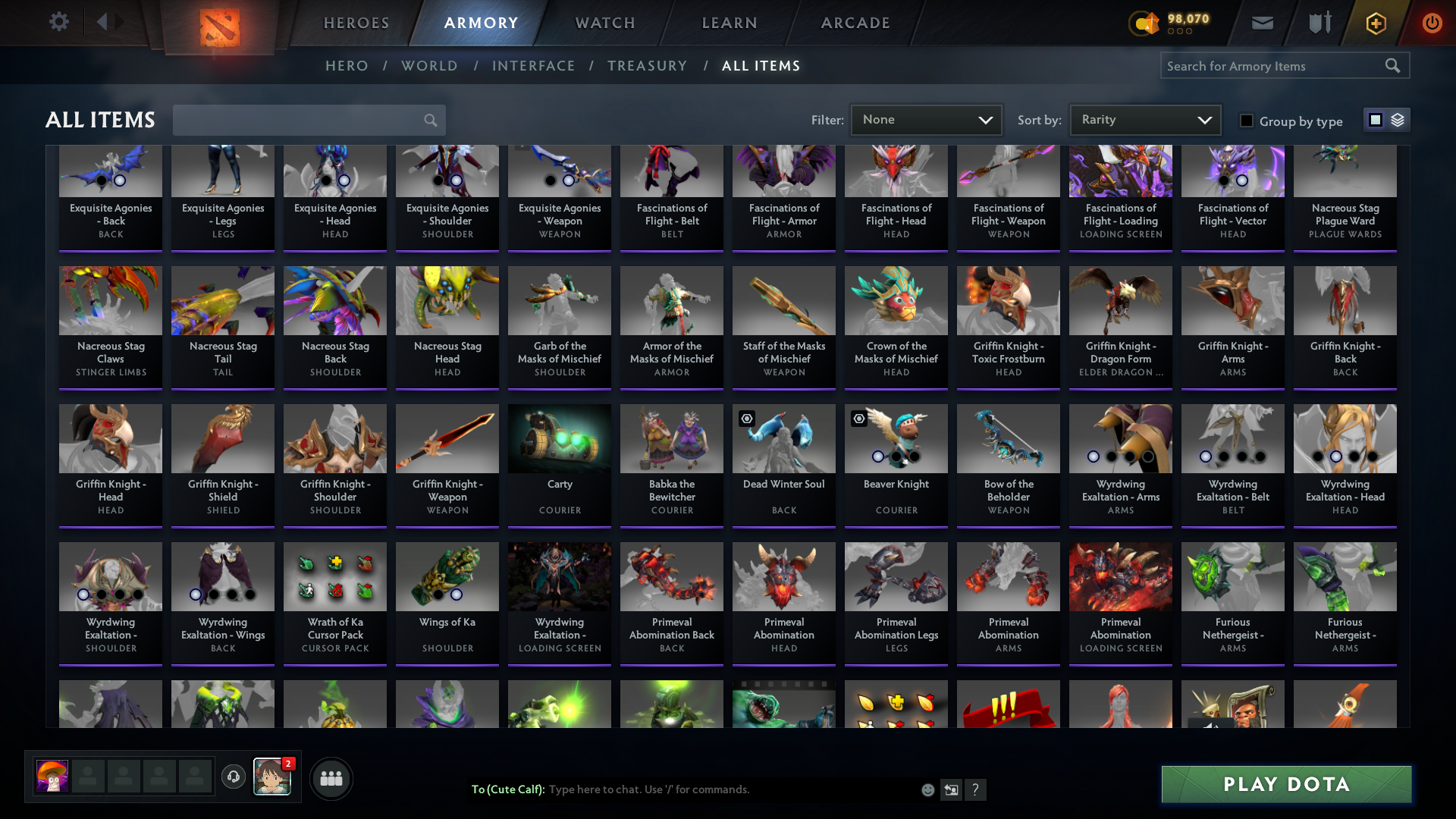Click the PLAY DOTA button
Viewport: 1456px width, 819px height.
click(1285, 784)
